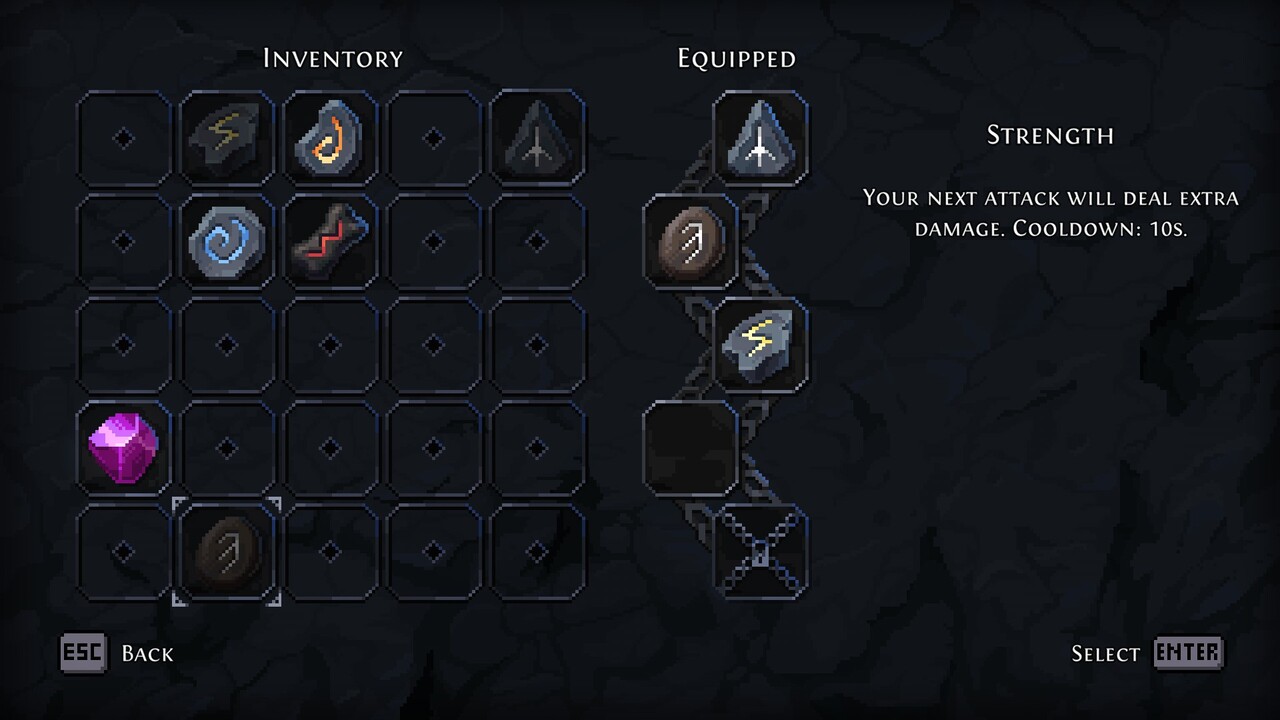Select the highlighted brown Strength rune in inventory
The height and width of the screenshot is (720, 1280).
(x=227, y=552)
